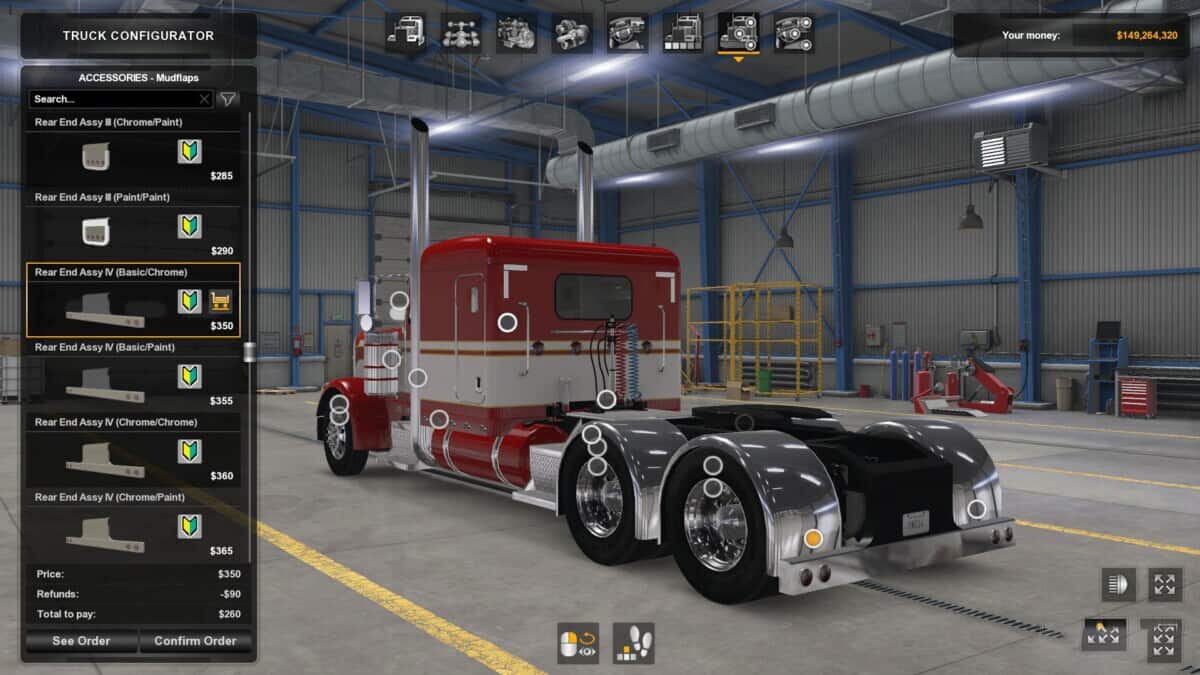This screenshot has width=1200, height=675.
Task: Confirm the order
Action: tap(195, 641)
